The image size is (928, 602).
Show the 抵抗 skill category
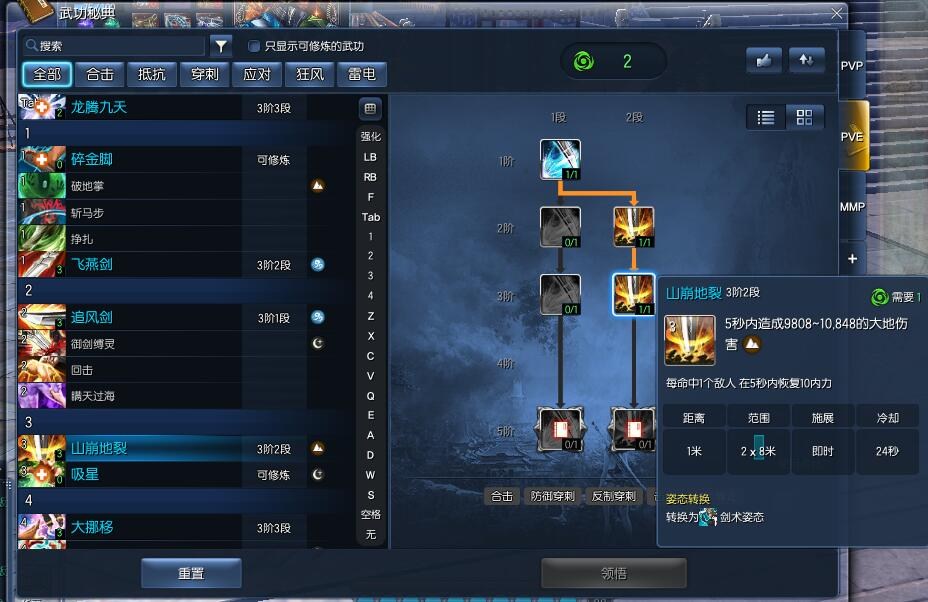coord(152,74)
